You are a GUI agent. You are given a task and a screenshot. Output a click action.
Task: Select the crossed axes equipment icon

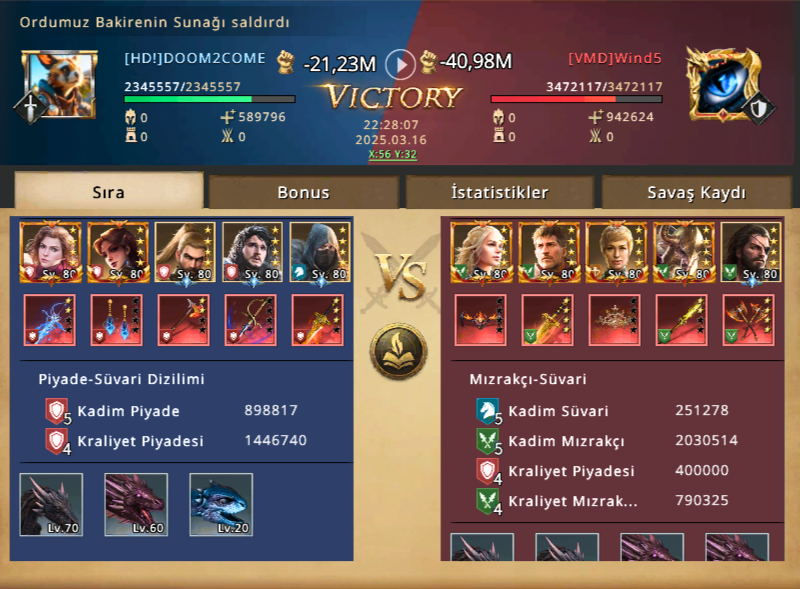749,320
